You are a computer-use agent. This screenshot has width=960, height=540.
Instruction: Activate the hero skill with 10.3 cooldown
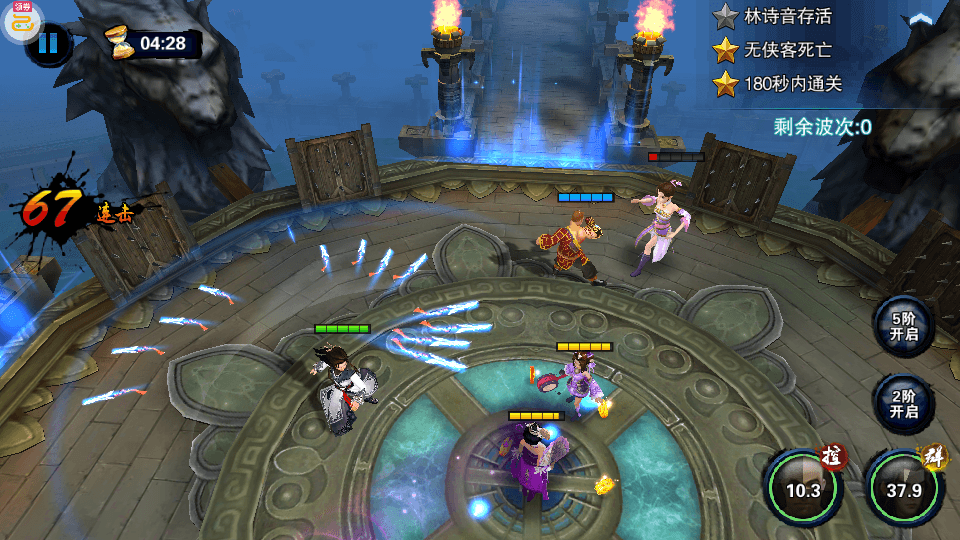(803, 489)
